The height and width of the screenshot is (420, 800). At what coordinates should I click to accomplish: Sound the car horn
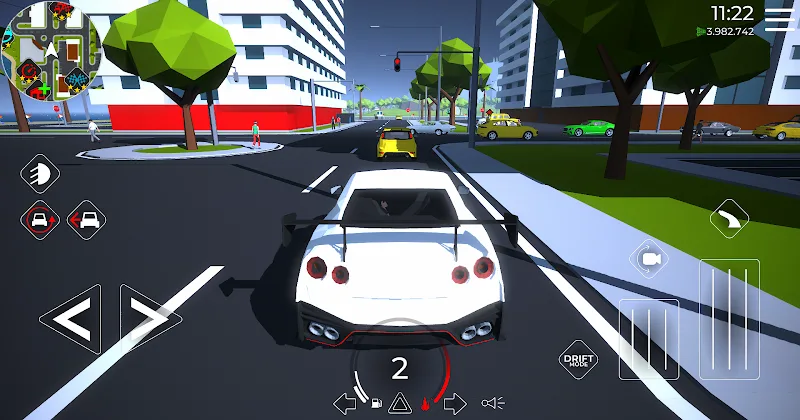click(x=493, y=403)
